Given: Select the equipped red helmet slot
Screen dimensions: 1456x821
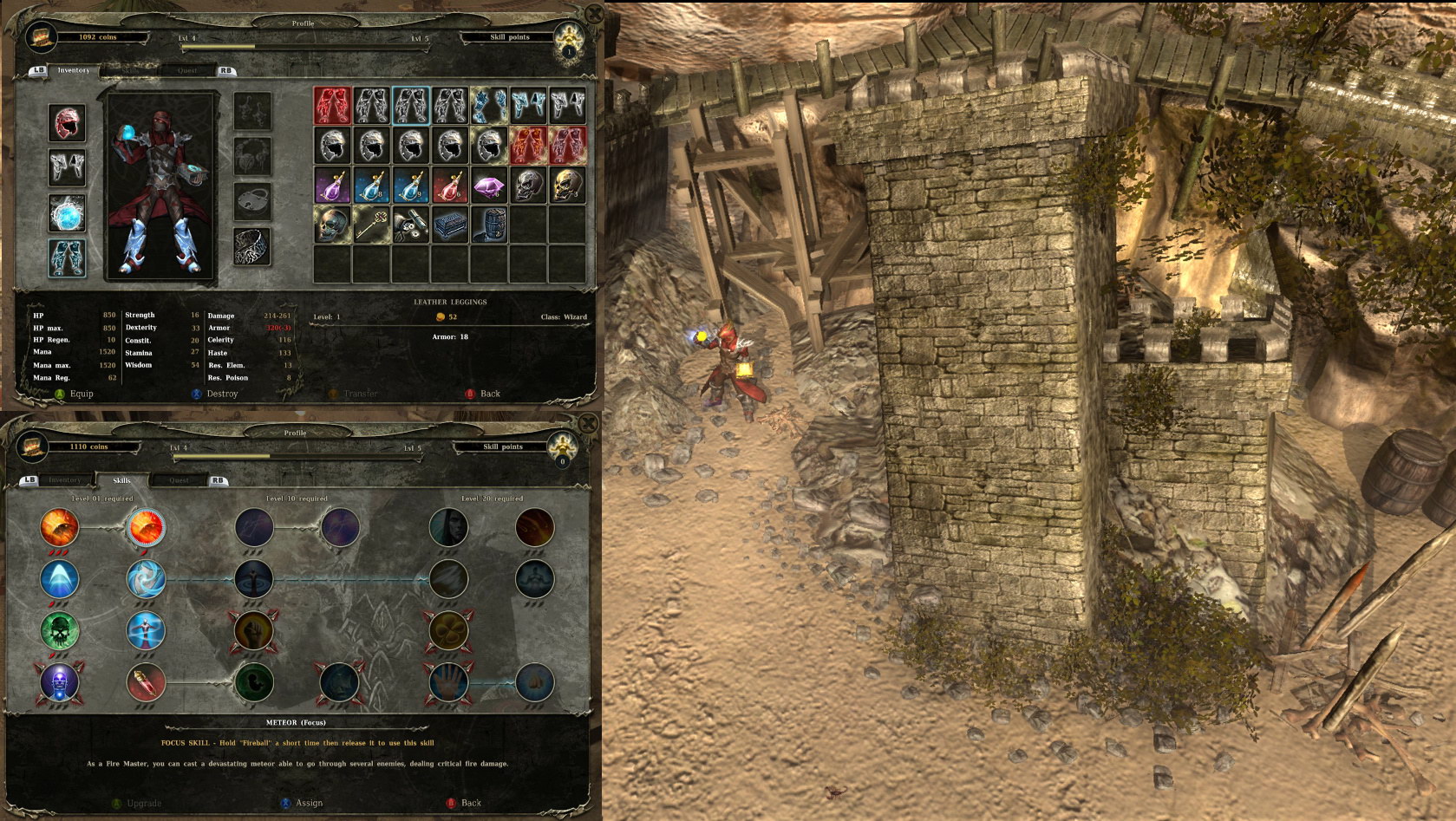Looking at the screenshot, I should 67,124.
